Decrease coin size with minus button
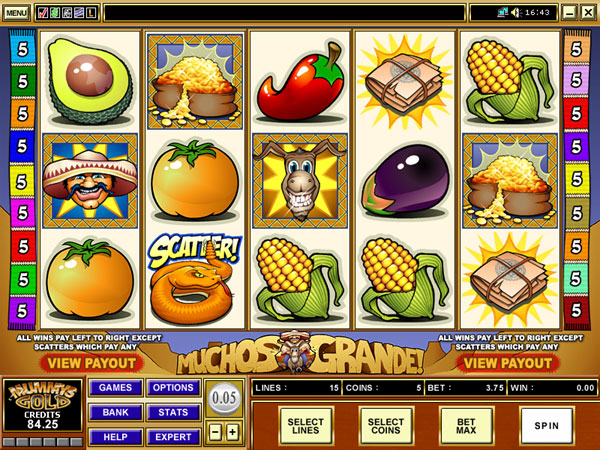The width and height of the screenshot is (600, 450). (x=216, y=432)
